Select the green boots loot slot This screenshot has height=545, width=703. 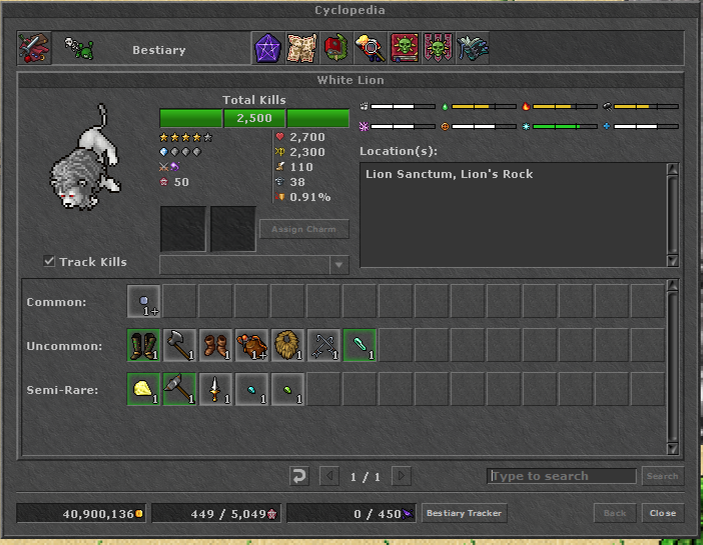pyautogui.click(x=144, y=345)
